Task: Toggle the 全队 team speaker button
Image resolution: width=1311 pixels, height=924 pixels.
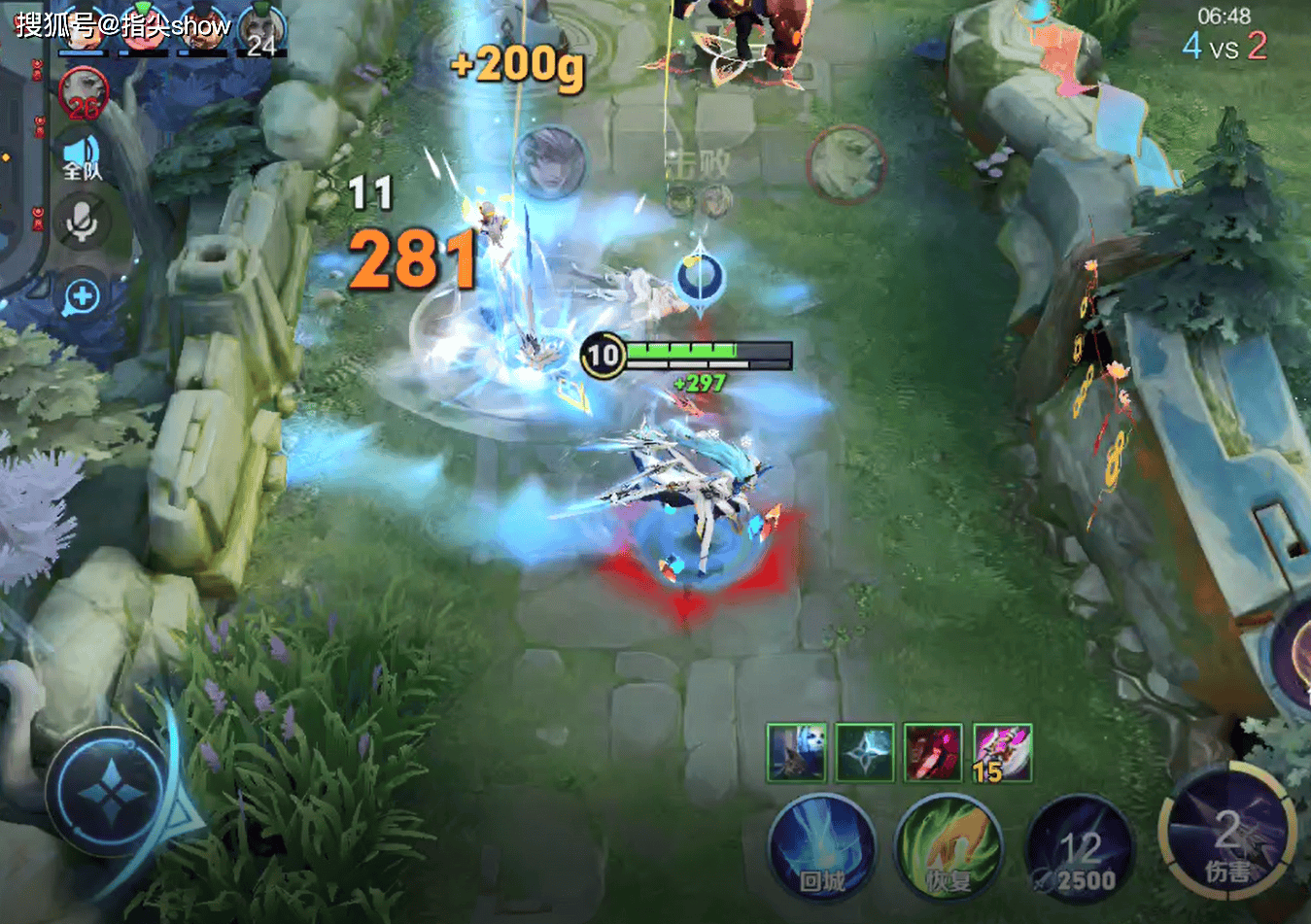Action: tap(83, 158)
